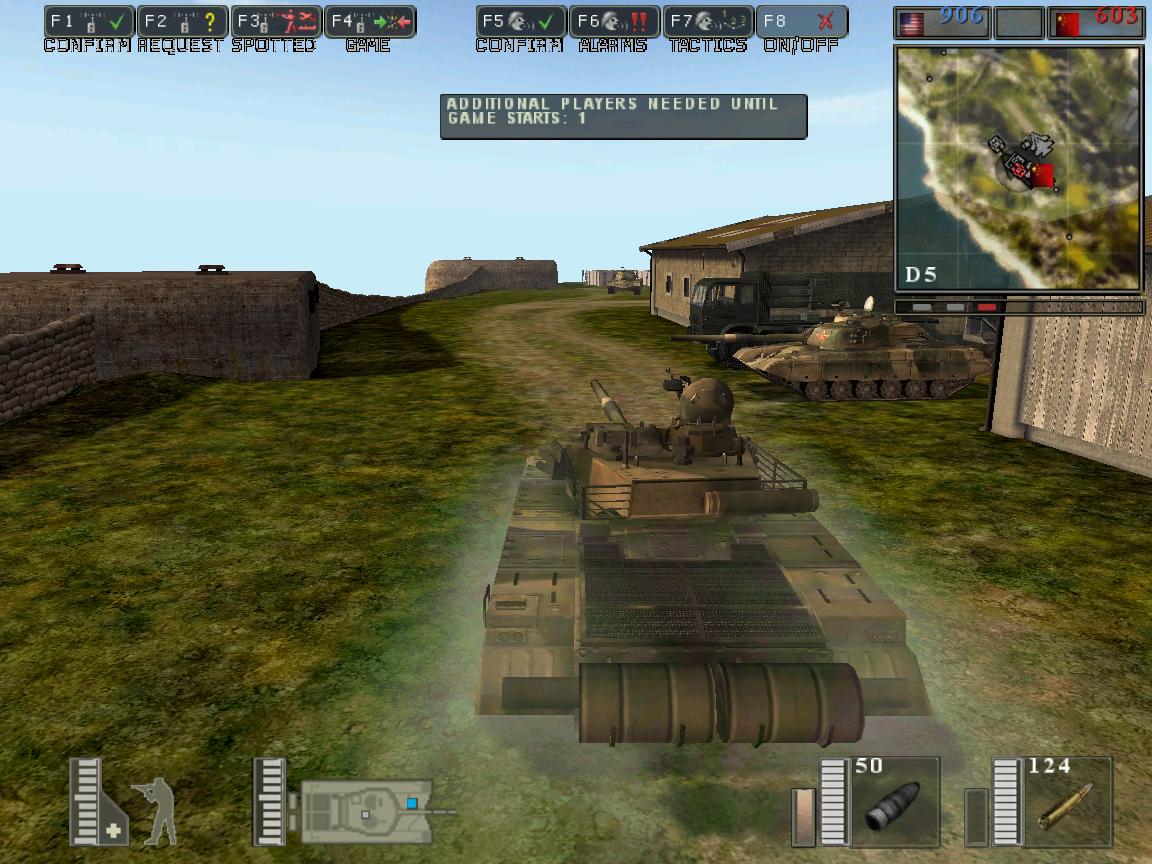Open the F7 Tactics menu
Image resolution: width=1152 pixels, height=864 pixels.
point(708,21)
